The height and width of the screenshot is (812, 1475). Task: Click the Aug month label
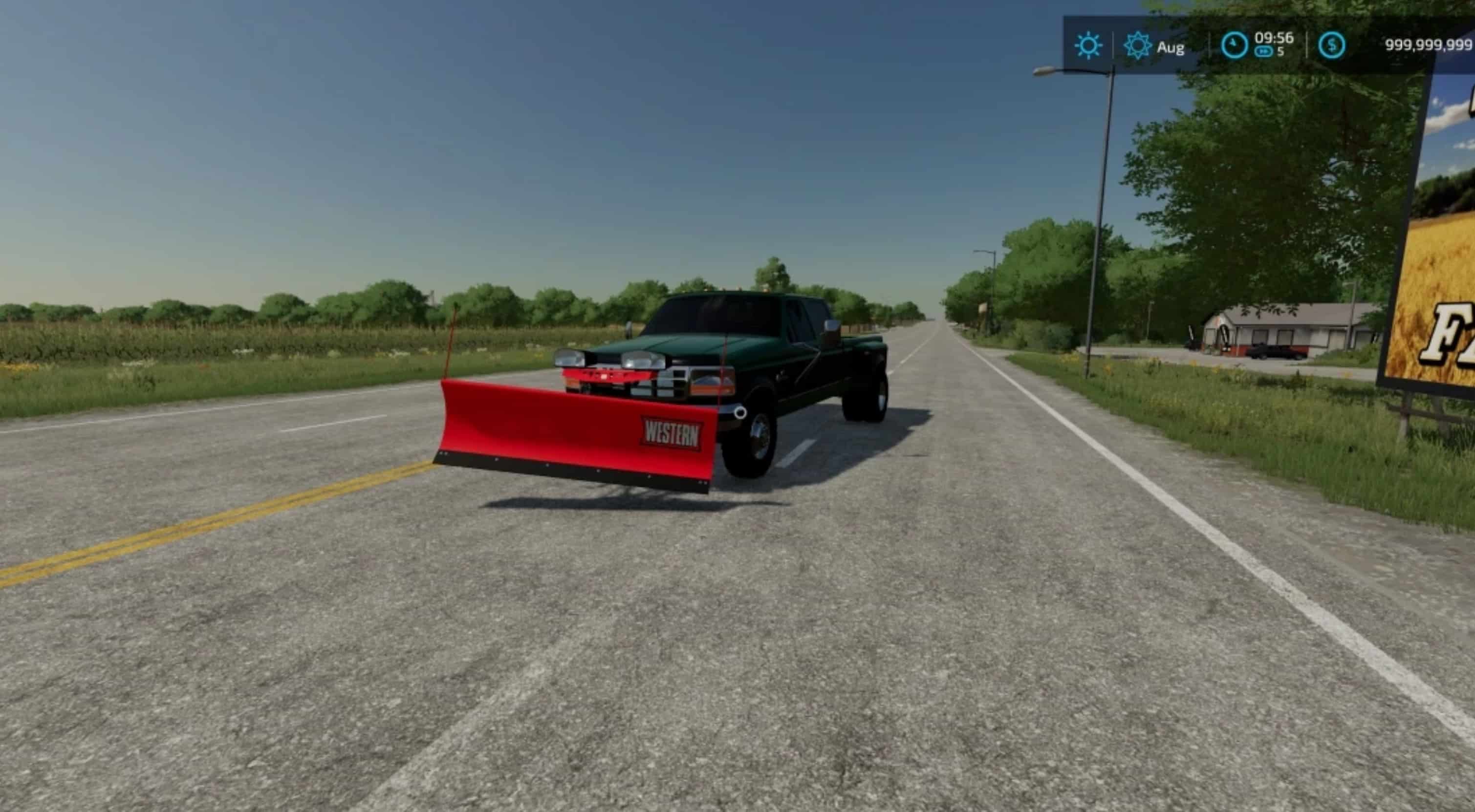[x=1171, y=48]
